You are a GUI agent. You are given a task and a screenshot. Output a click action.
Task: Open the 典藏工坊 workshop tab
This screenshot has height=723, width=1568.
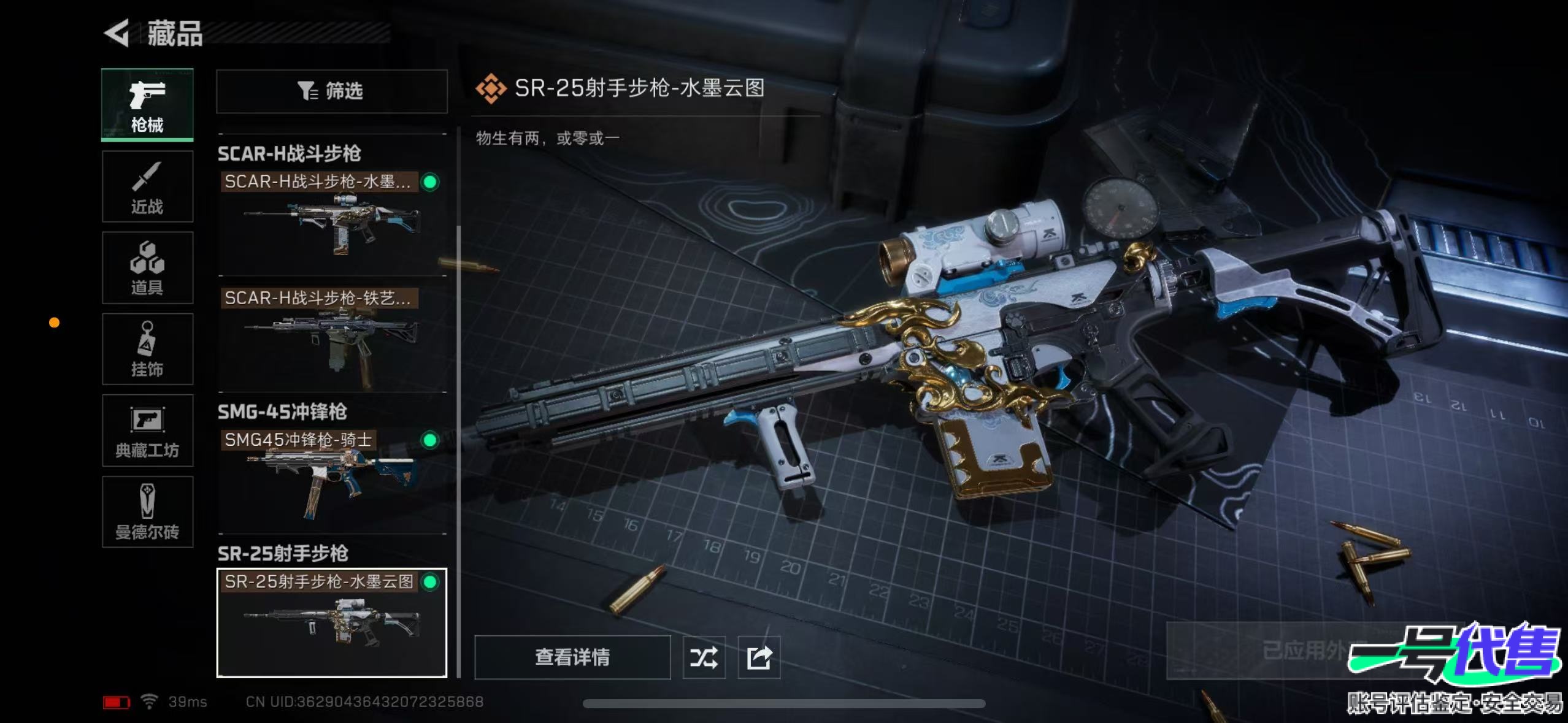coord(147,430)
